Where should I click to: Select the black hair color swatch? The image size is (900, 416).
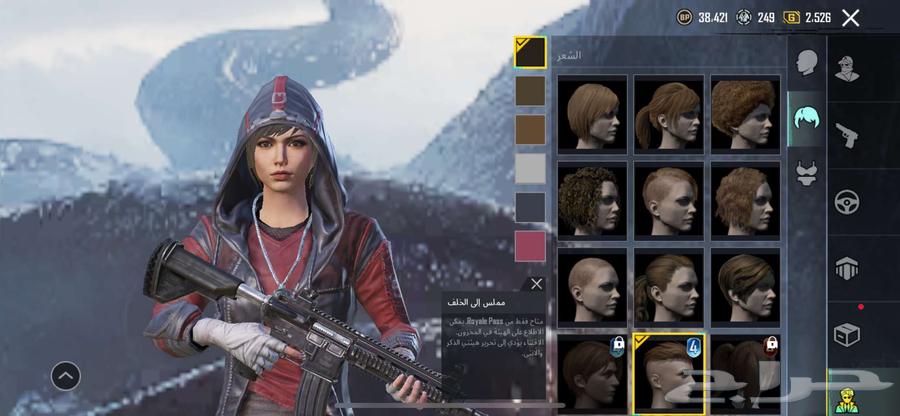[x=530, y=52]
